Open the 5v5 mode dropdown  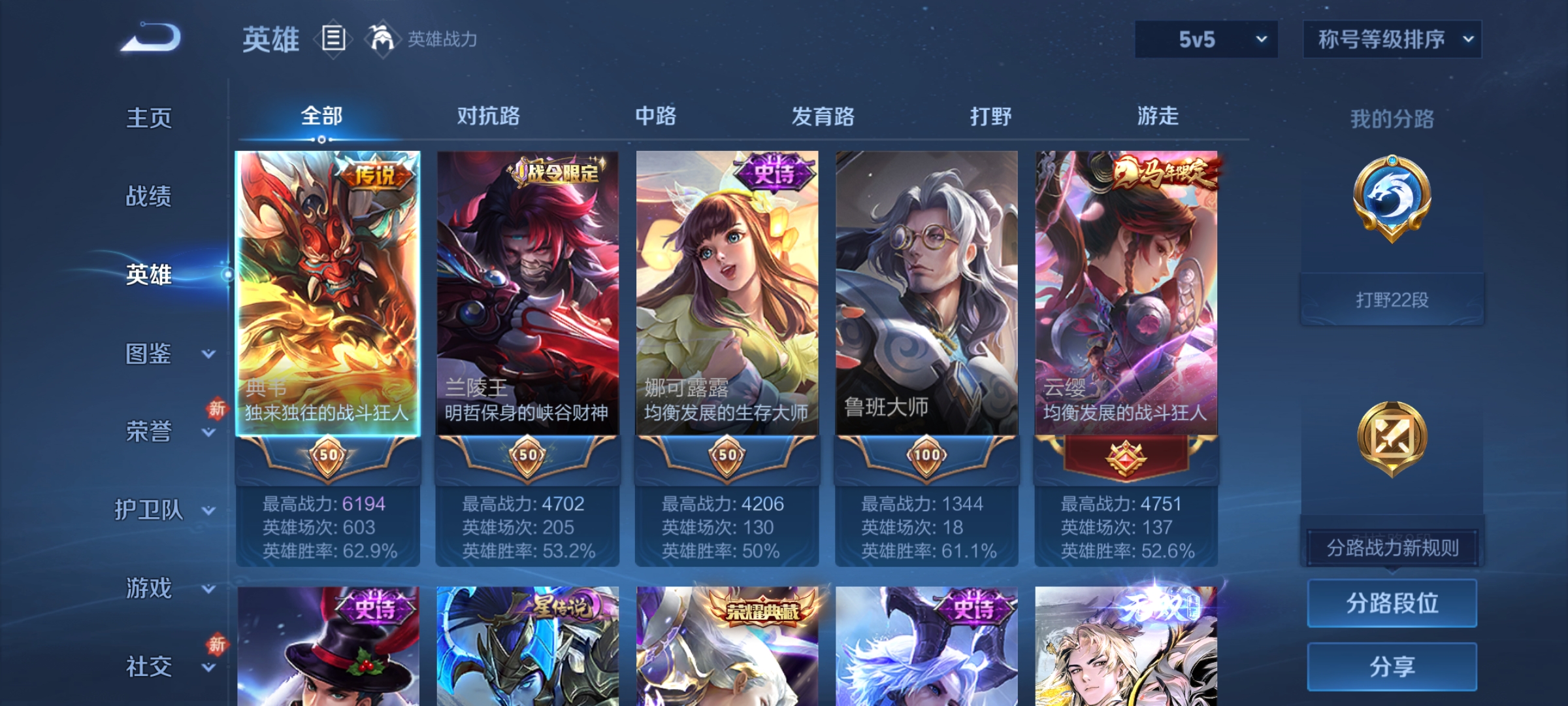pos(1205,39)
